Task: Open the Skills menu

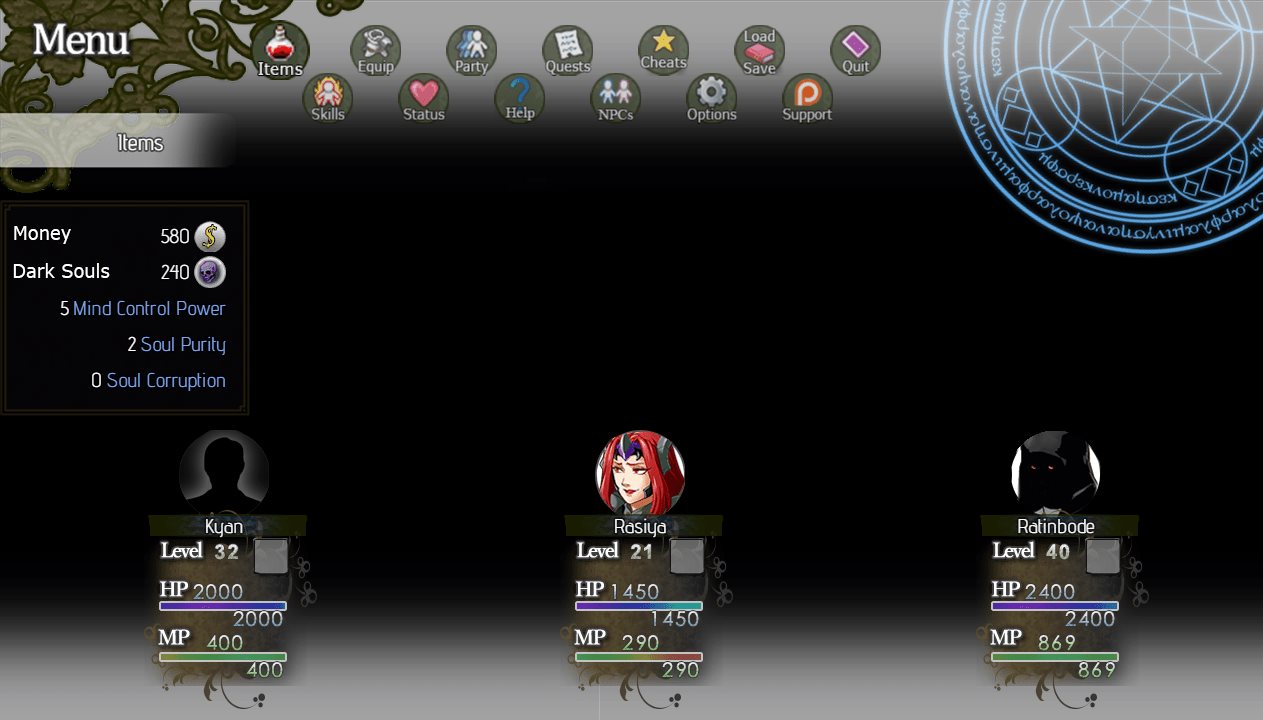Action: pyautogui.click(x=327, y=98)
